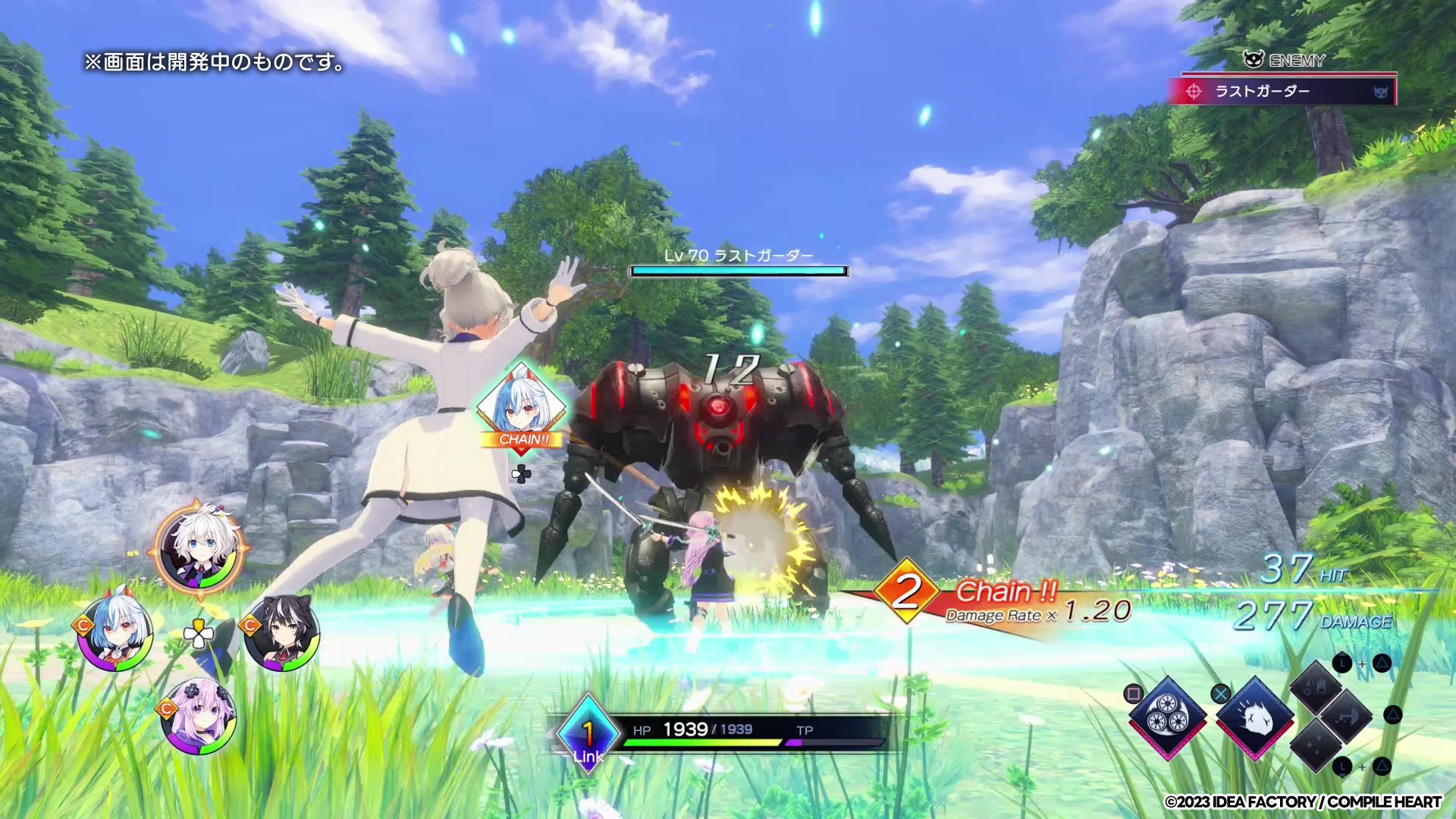Select the greyed-out sparkles skill diamond
This screenshot has height=819, width=1456.
(1316, 745)
